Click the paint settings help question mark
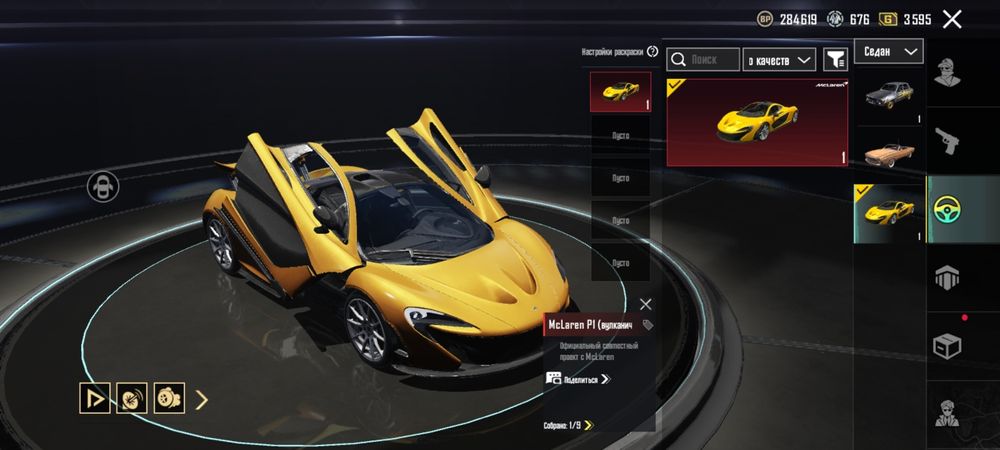 point(653,51)
